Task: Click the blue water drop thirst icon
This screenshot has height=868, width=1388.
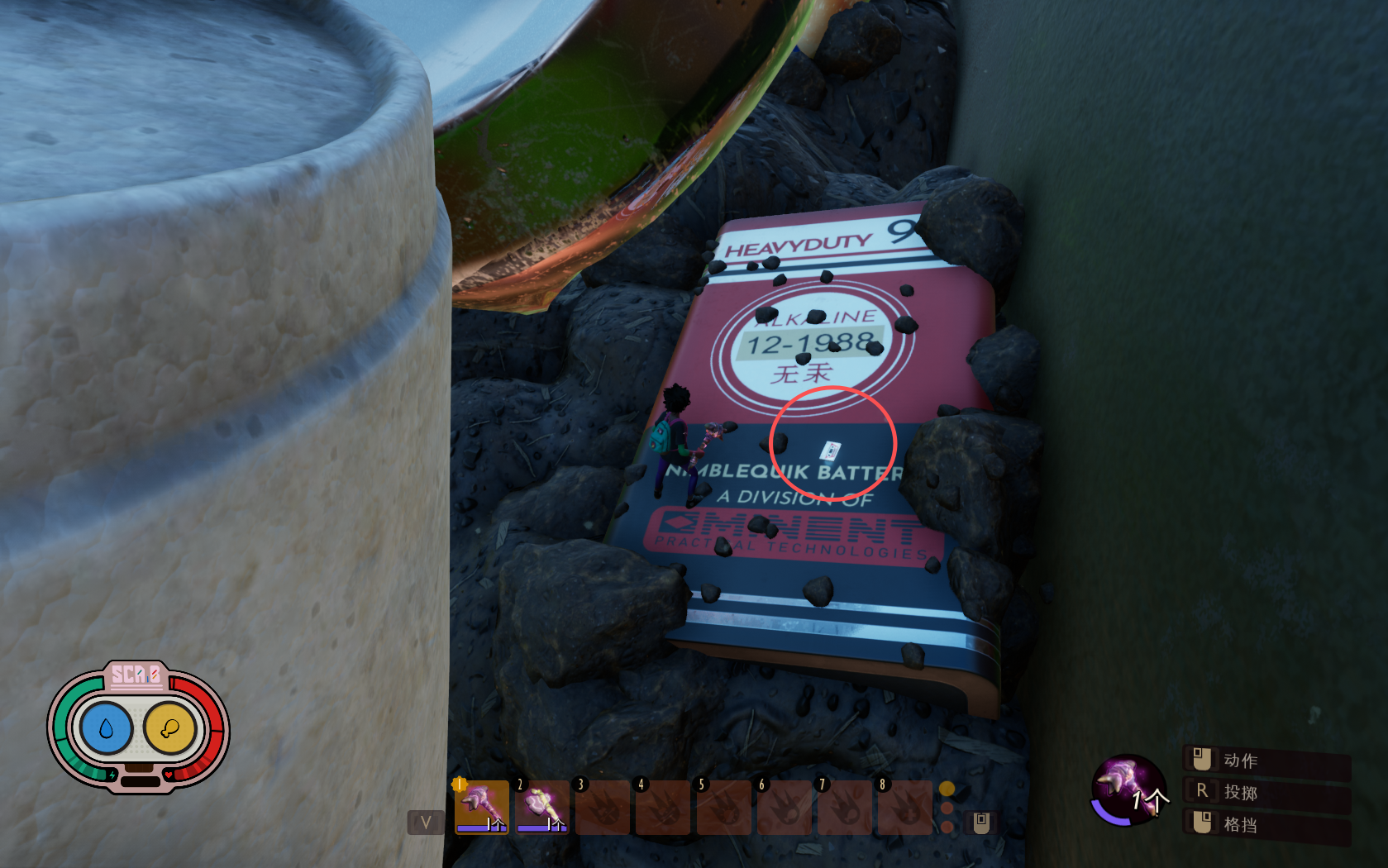Action: coord(106,728)
